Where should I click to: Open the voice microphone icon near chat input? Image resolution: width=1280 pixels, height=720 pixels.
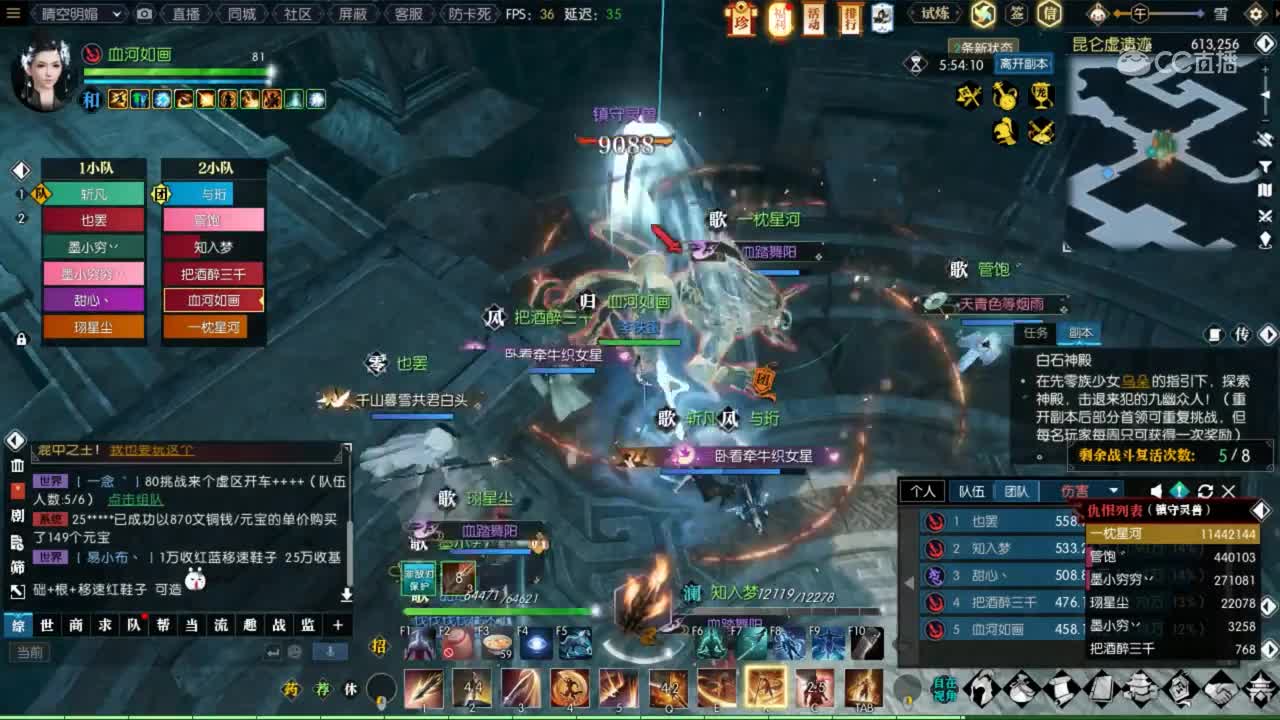pos(330,652)
